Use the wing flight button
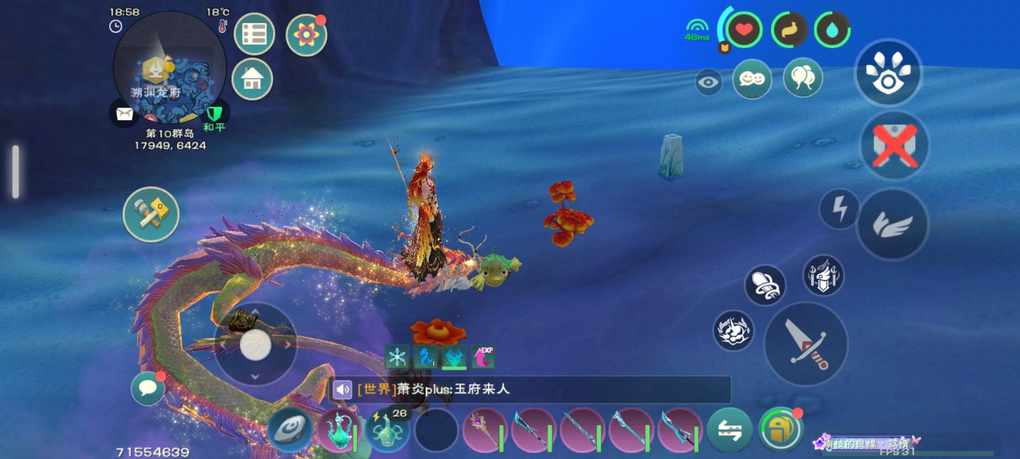The height and width of the screenshot is (459, 1020). pos(892,224)
